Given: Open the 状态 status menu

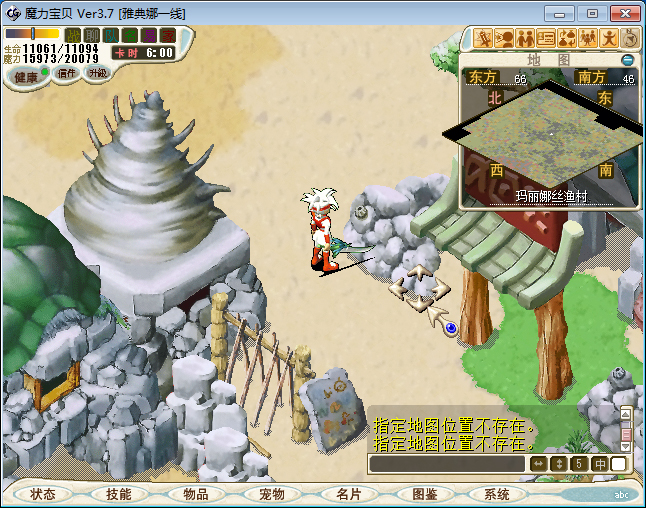Looking at the screenshot, I should [42, 494].
